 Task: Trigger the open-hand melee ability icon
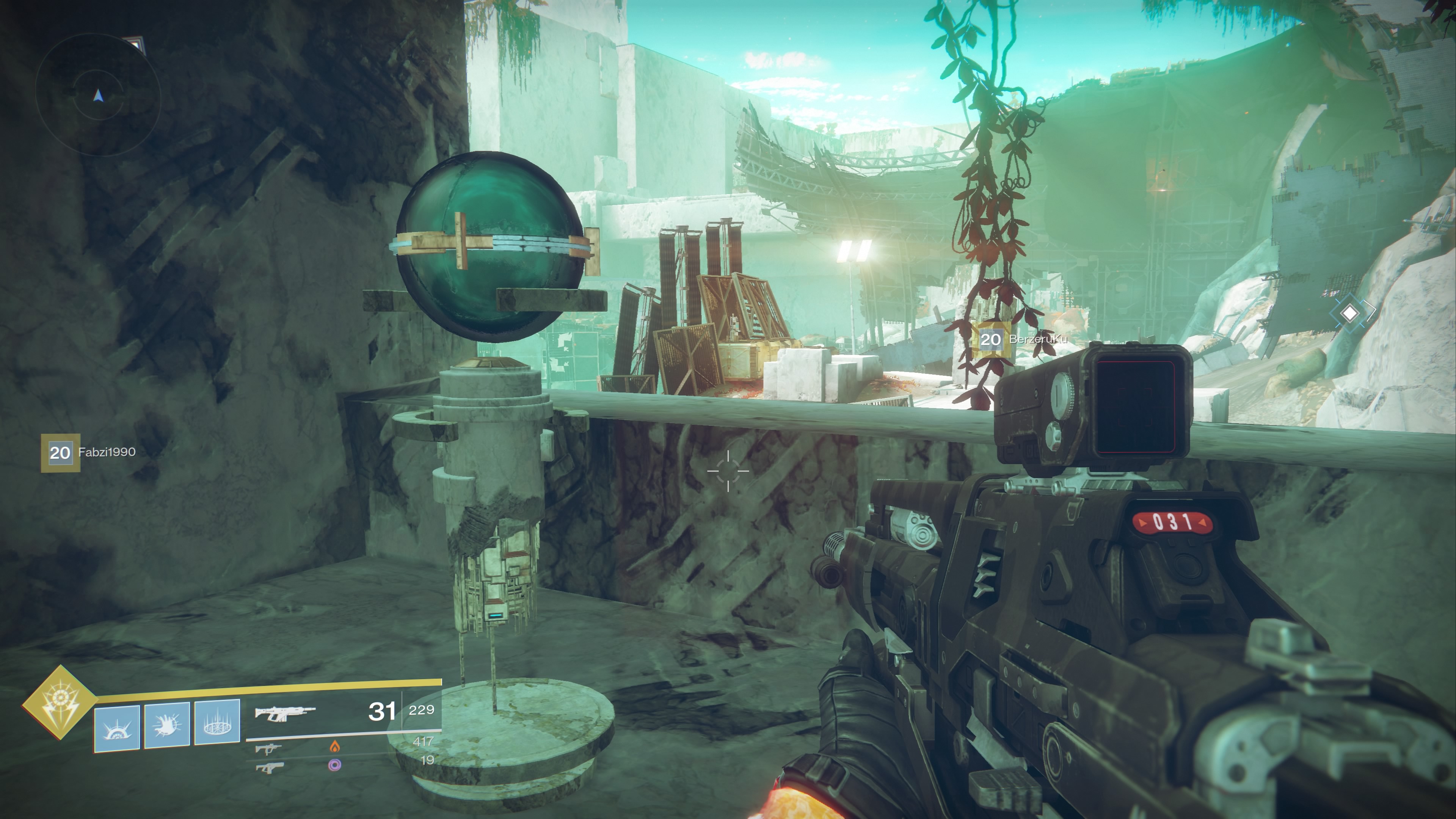[167, 726]
